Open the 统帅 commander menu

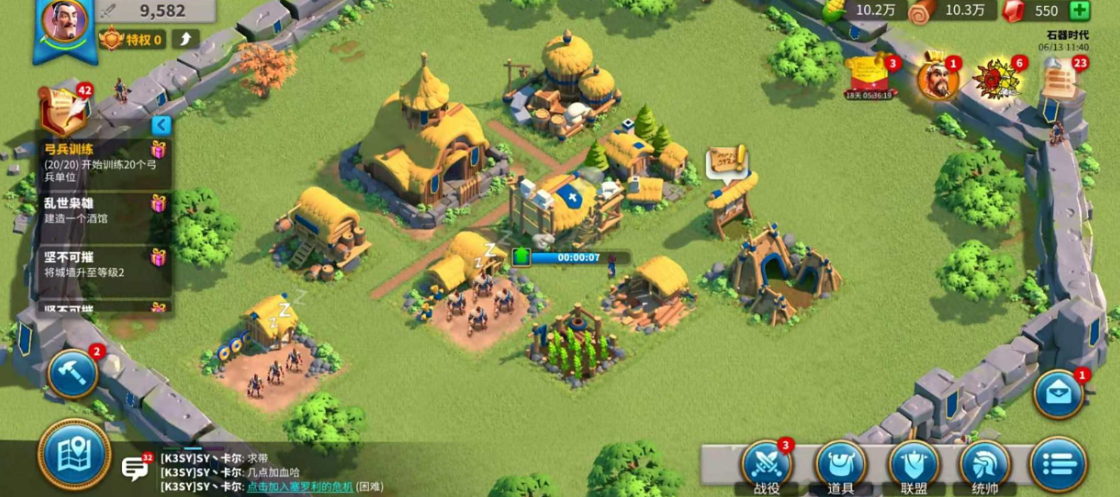[x=985, y=465]
